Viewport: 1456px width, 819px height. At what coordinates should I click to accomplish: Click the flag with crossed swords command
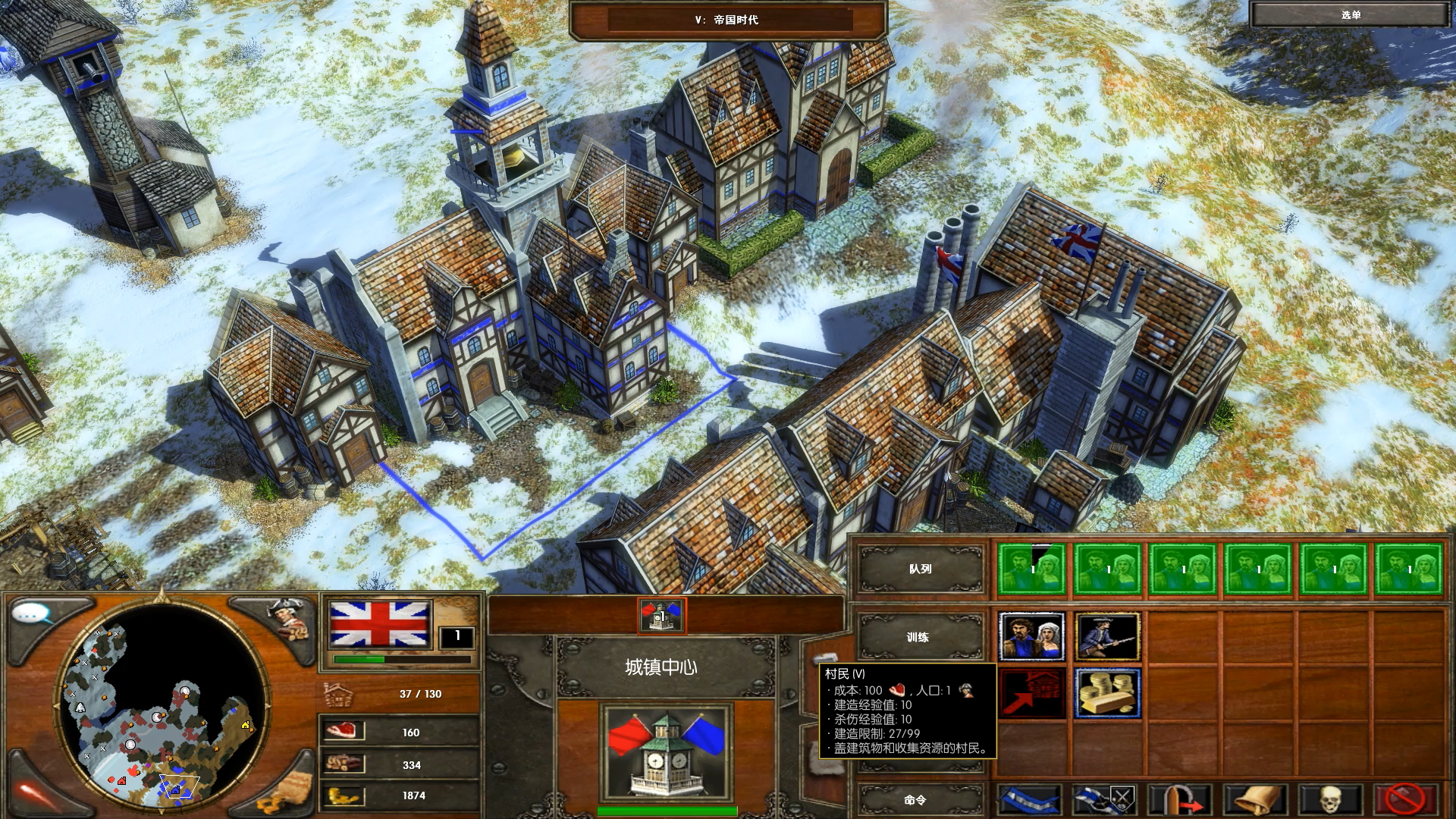1105,799
